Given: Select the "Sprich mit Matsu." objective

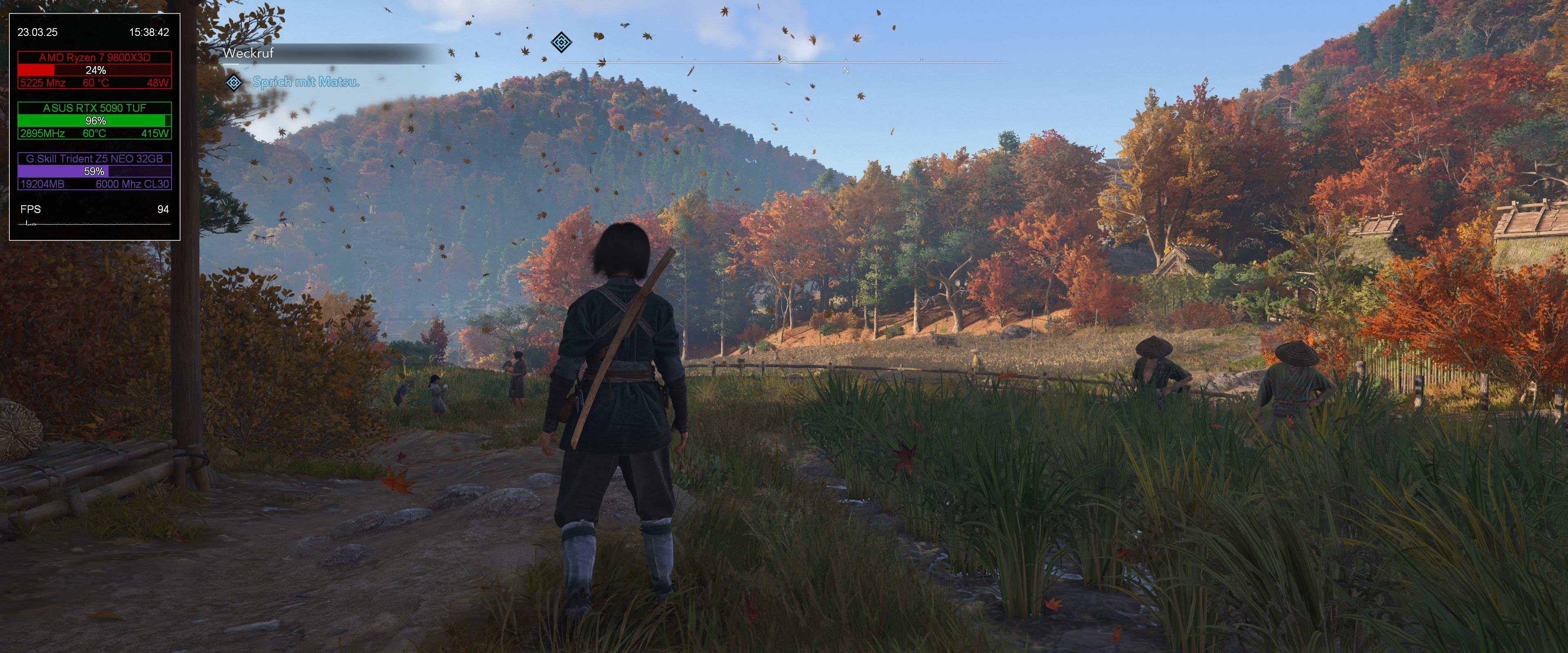Looking at the screenshot, I should tap(305, 82).
